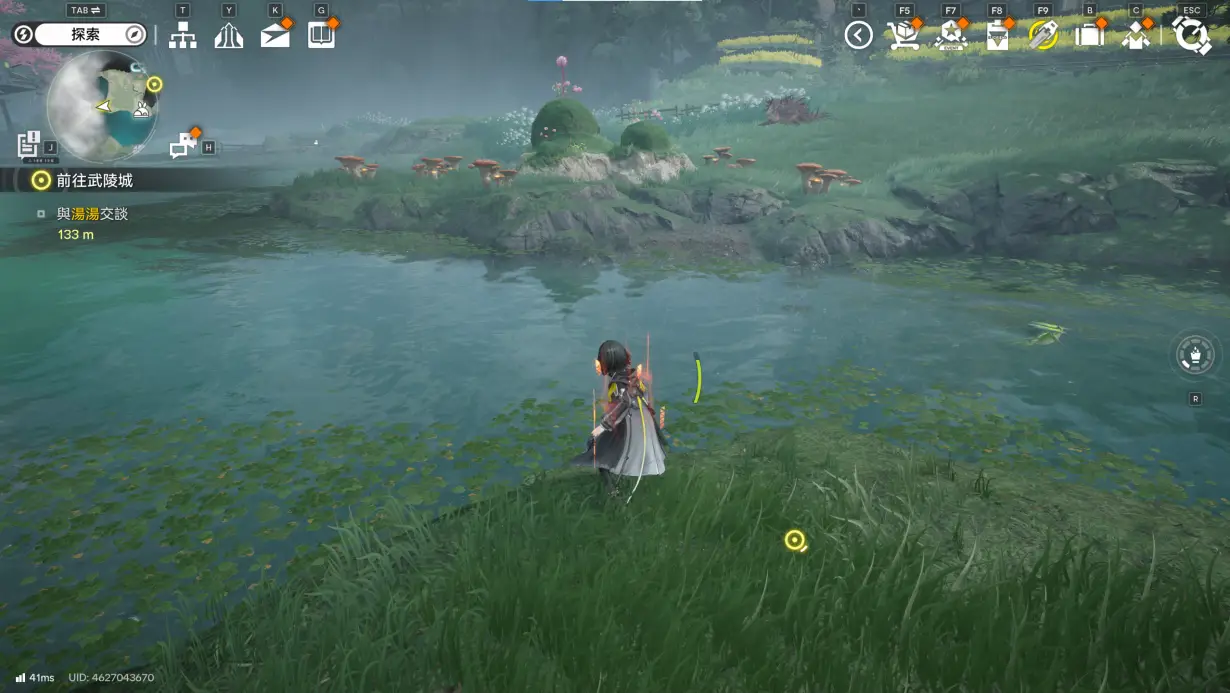The image size is (1230, 693).
Task: Open the suitcase inventory icon
Action: point(1089,36)
